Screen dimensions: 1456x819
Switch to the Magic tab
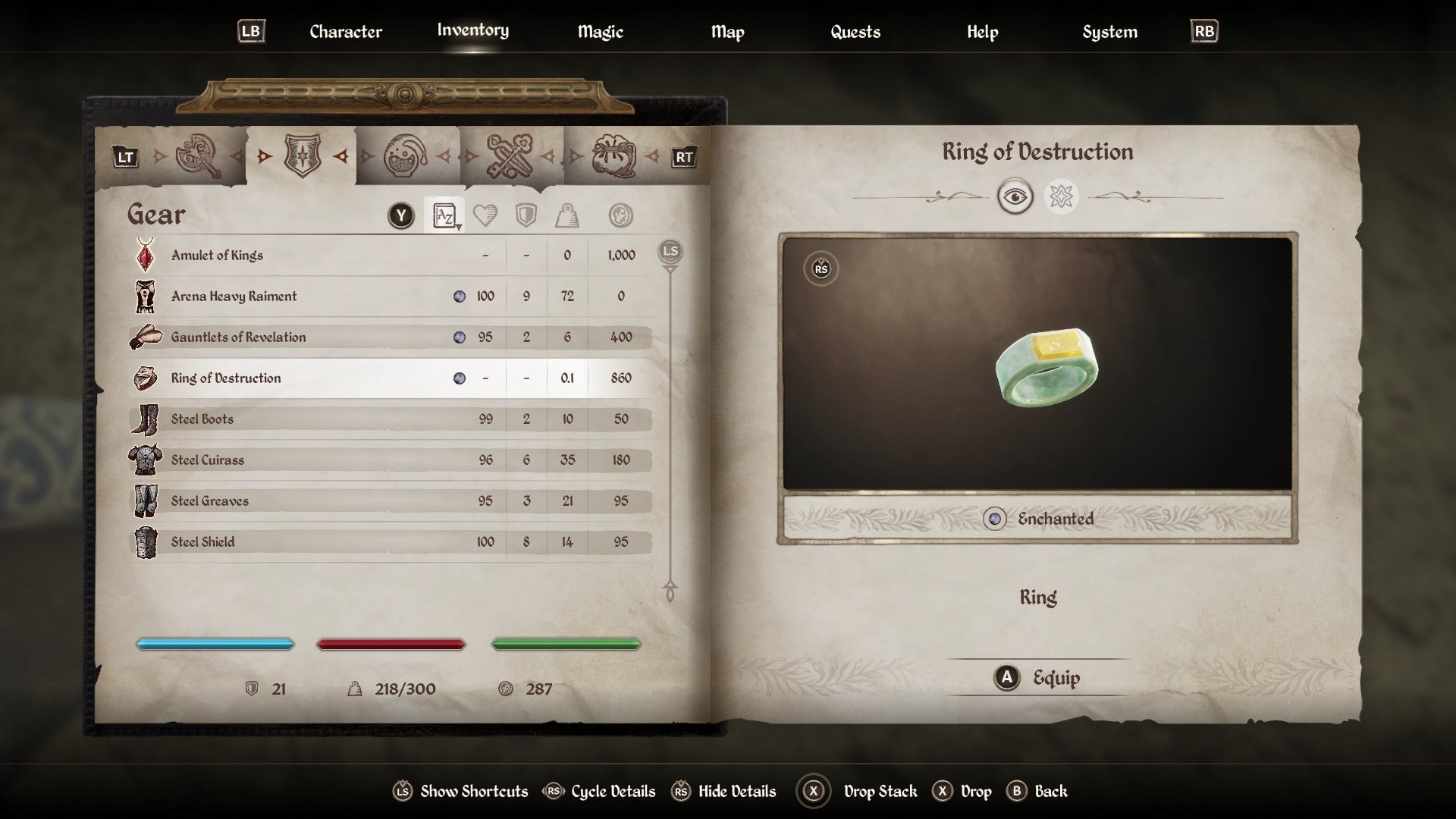(600, 32)
